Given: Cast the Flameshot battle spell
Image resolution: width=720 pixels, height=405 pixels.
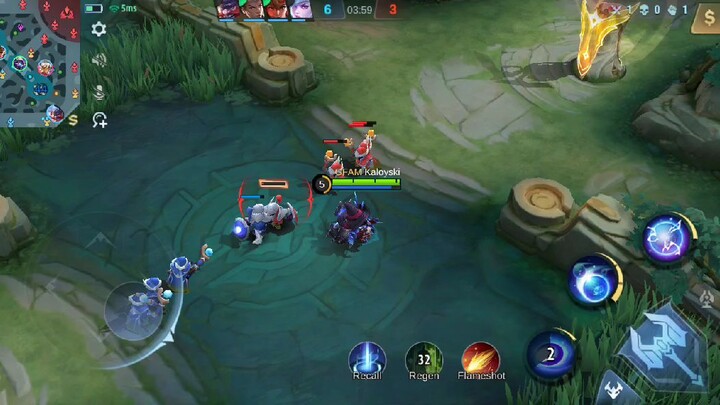Looking at the screenshot, I should (482, 358).
